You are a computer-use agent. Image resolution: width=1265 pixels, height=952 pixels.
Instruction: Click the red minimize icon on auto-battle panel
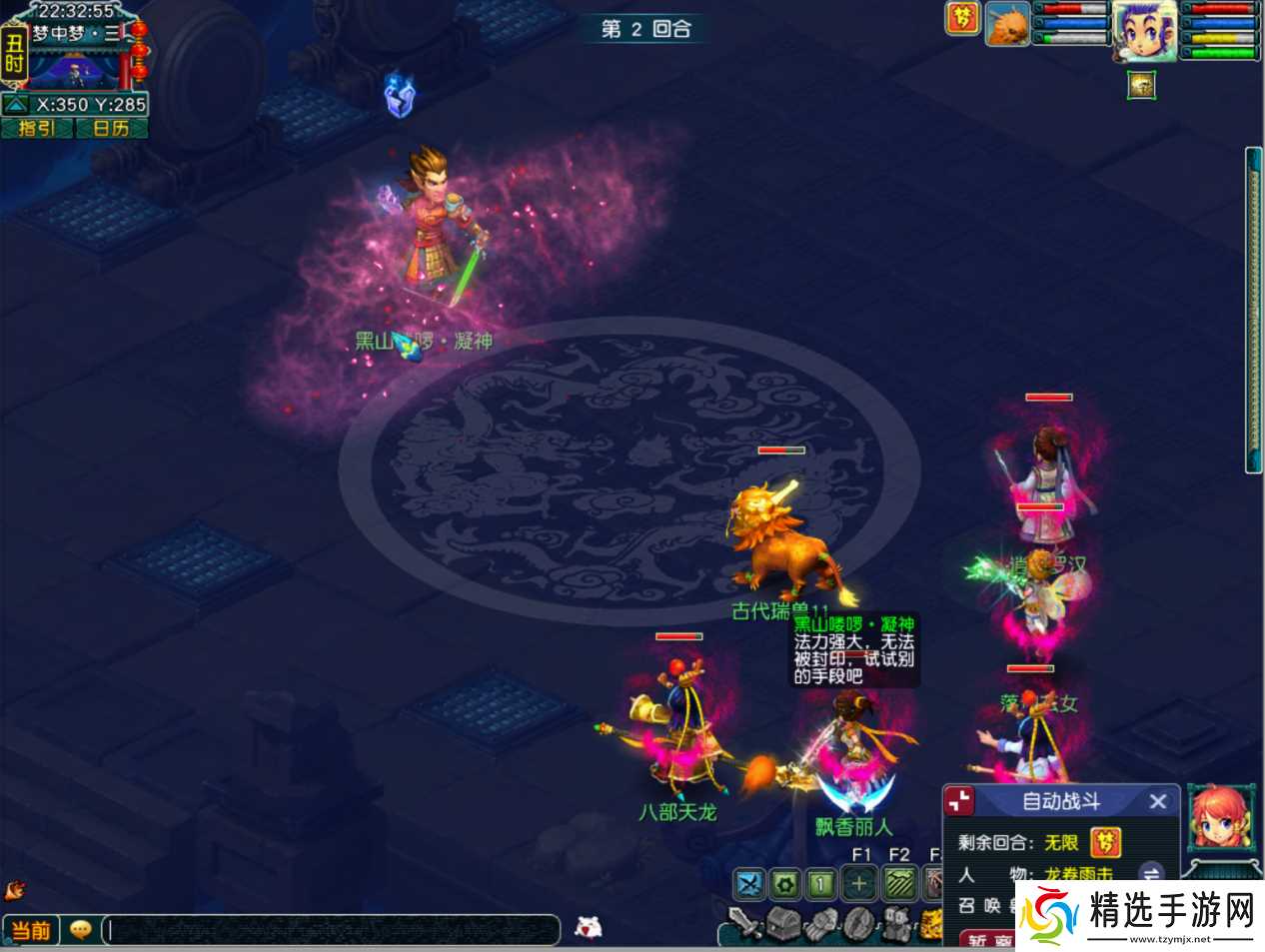[959, 801]
